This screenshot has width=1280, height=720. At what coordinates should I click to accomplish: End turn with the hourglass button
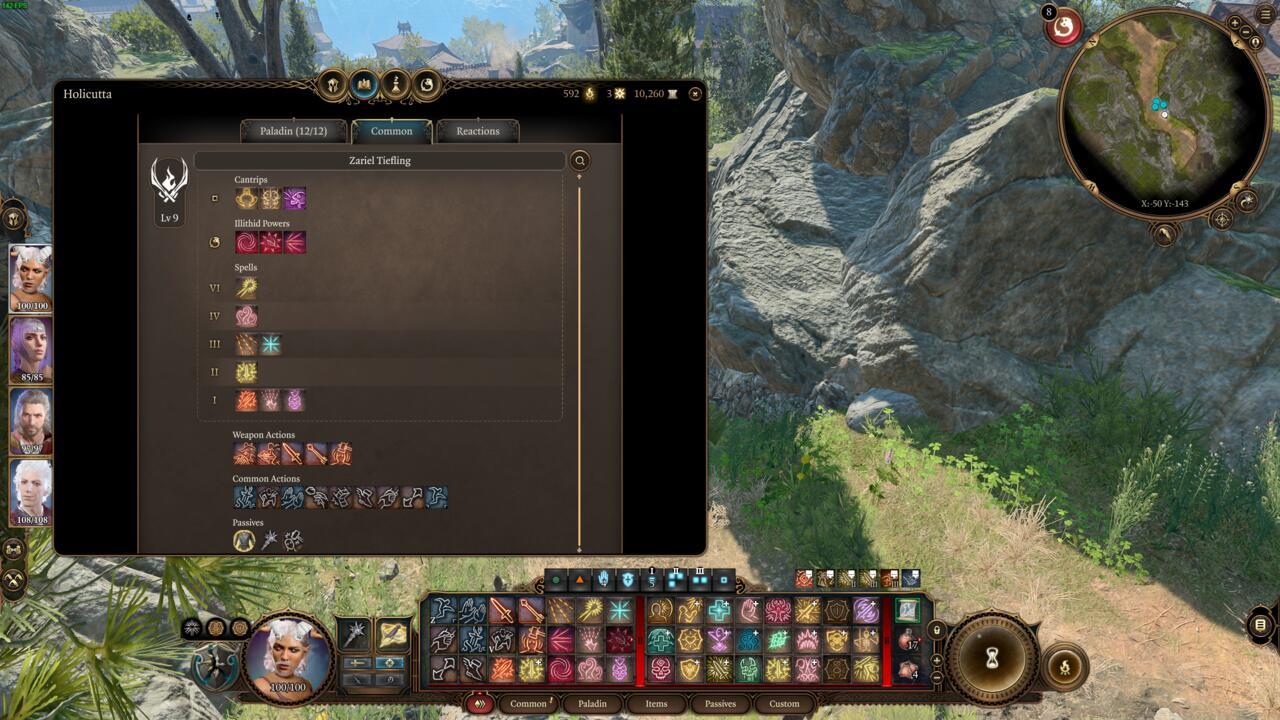tap(993, 659)
